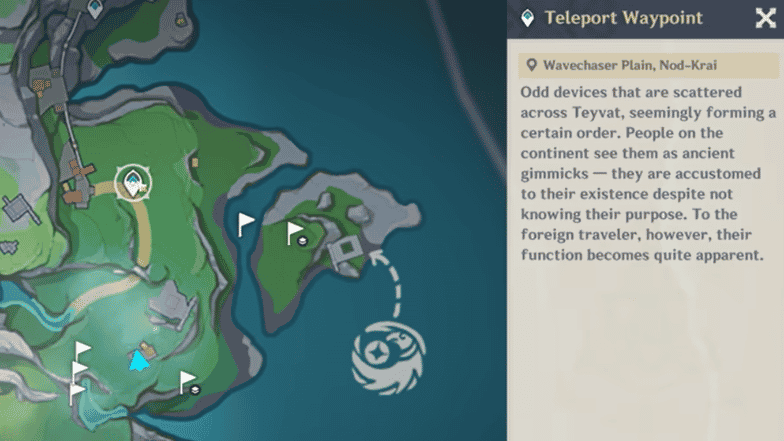Close the Teleport Waypoint panel

pos(765,18)
